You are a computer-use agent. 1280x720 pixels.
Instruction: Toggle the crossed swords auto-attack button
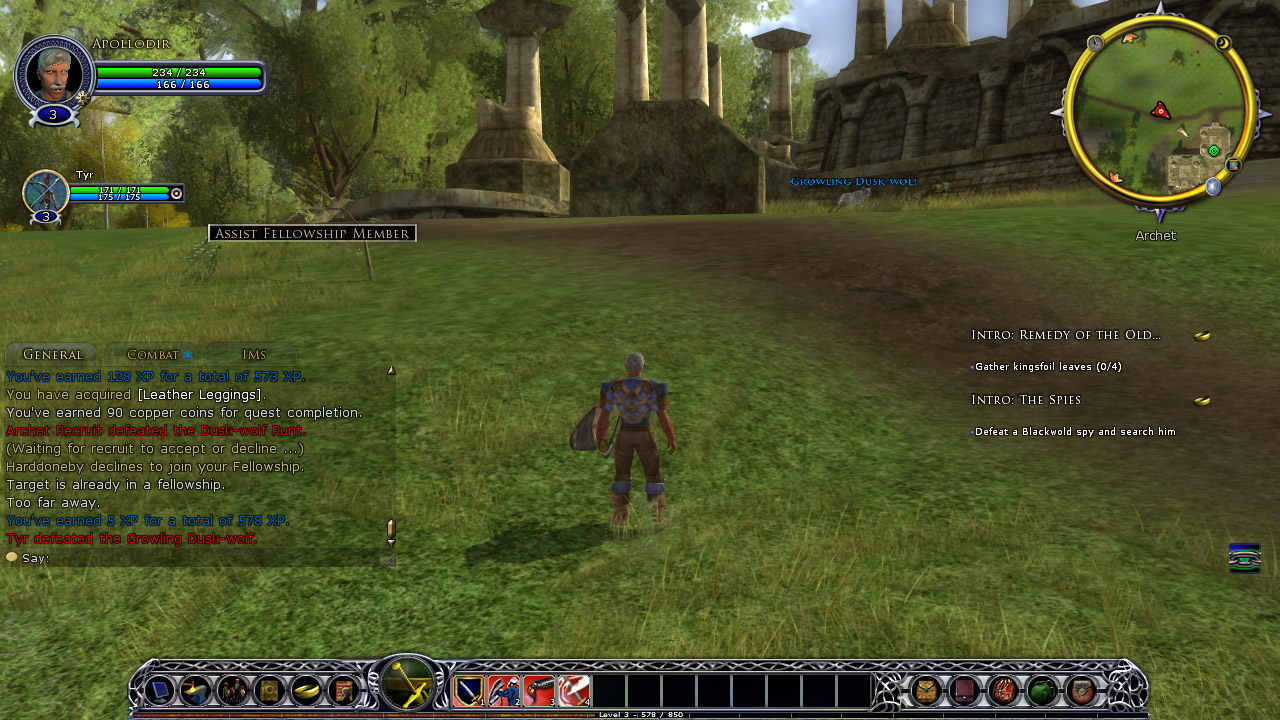[407, 687]
